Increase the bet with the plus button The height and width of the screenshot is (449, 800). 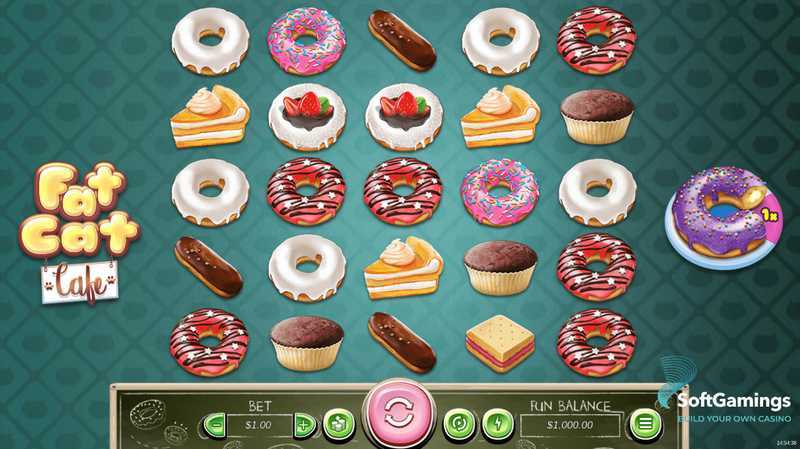coord(304,424)
